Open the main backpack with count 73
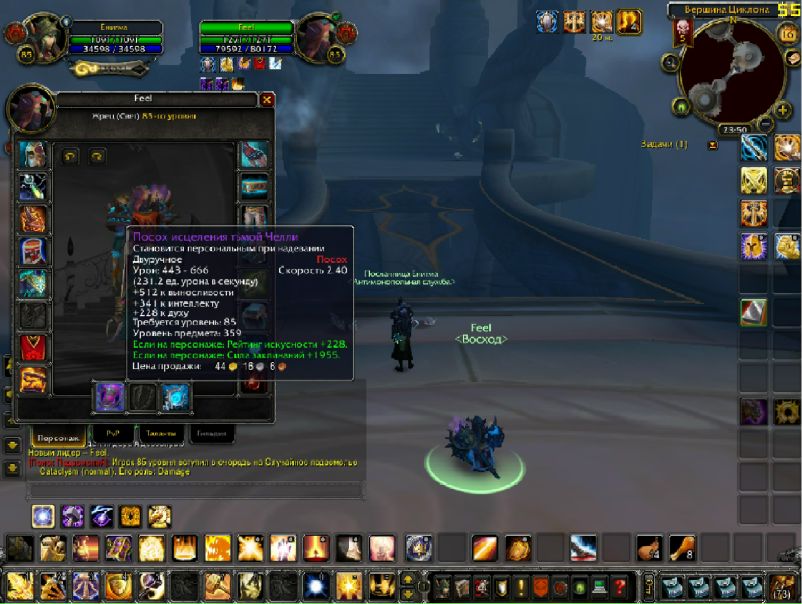 (x=779, y=586)
